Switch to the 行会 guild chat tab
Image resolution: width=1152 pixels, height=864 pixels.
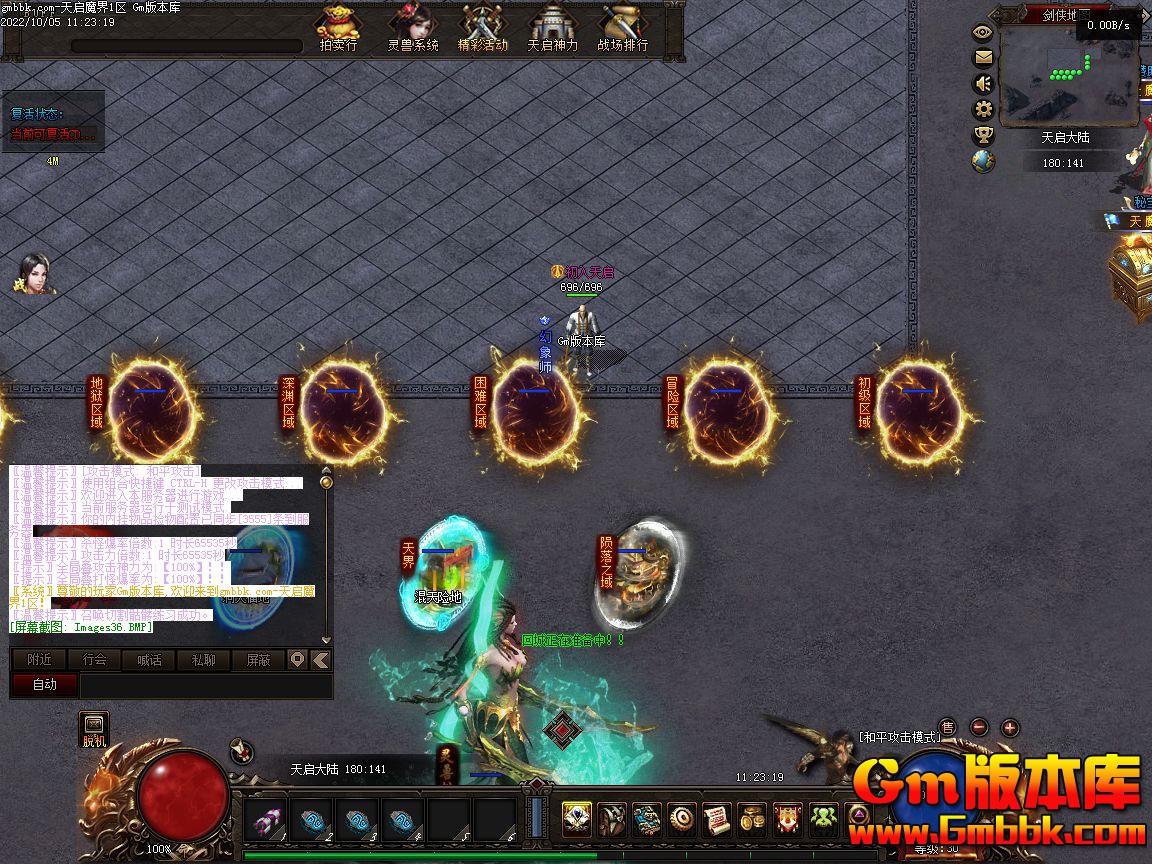click(94, 660)
